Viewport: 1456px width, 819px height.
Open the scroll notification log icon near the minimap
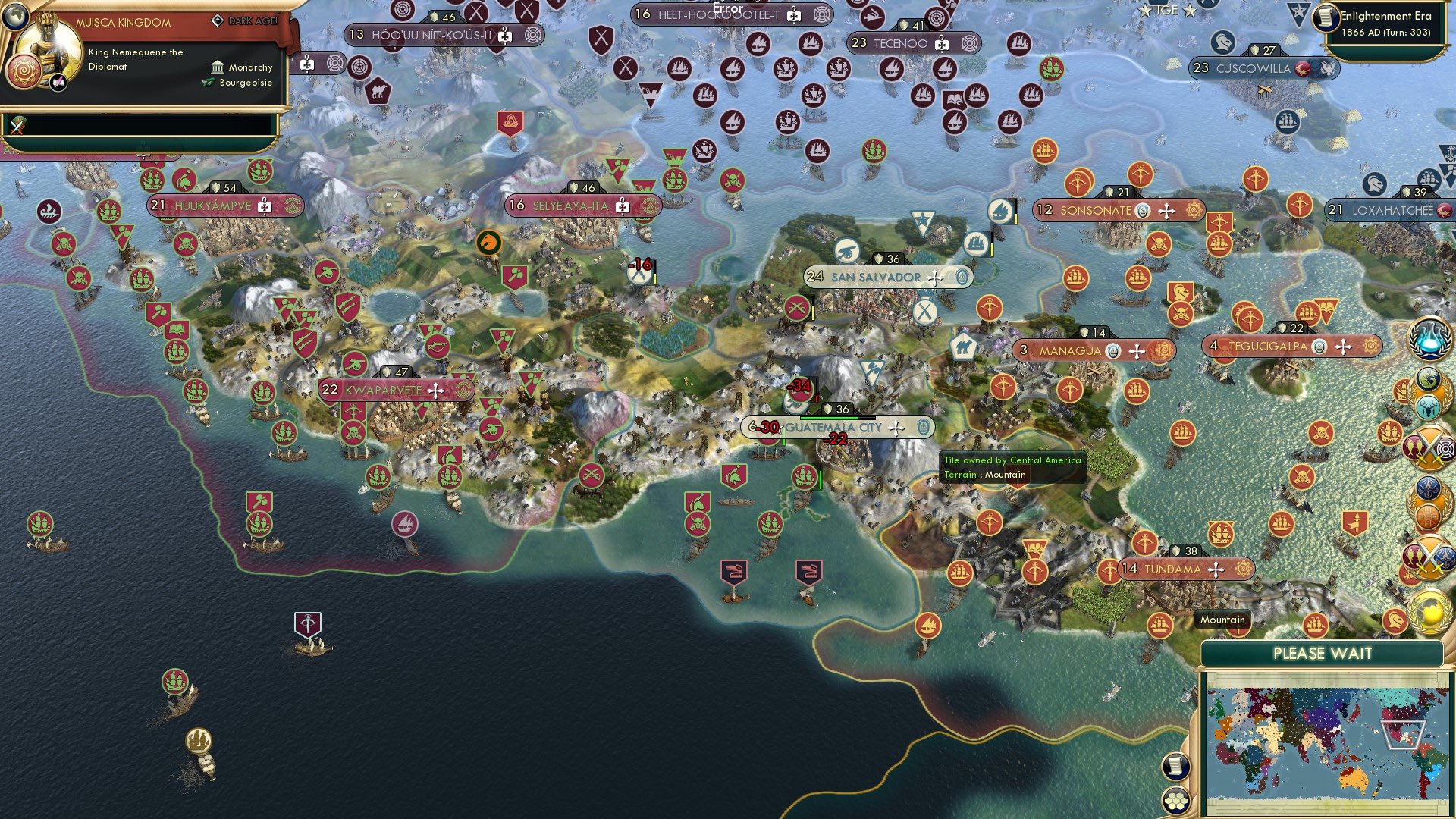pyautogui.click(x=1178, y=765)
